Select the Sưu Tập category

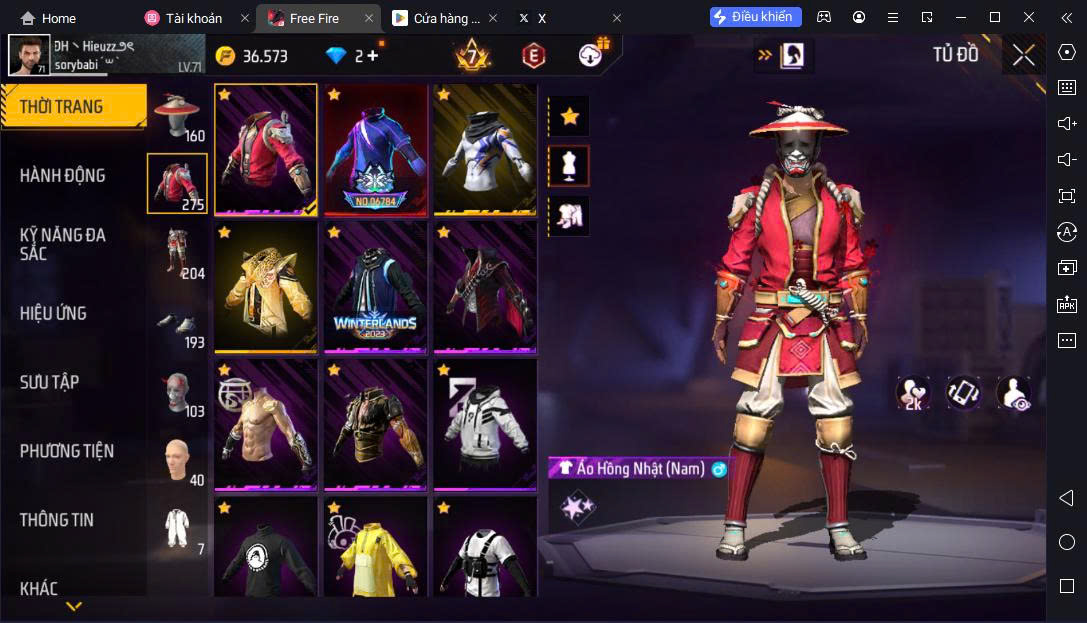[50, 382]
